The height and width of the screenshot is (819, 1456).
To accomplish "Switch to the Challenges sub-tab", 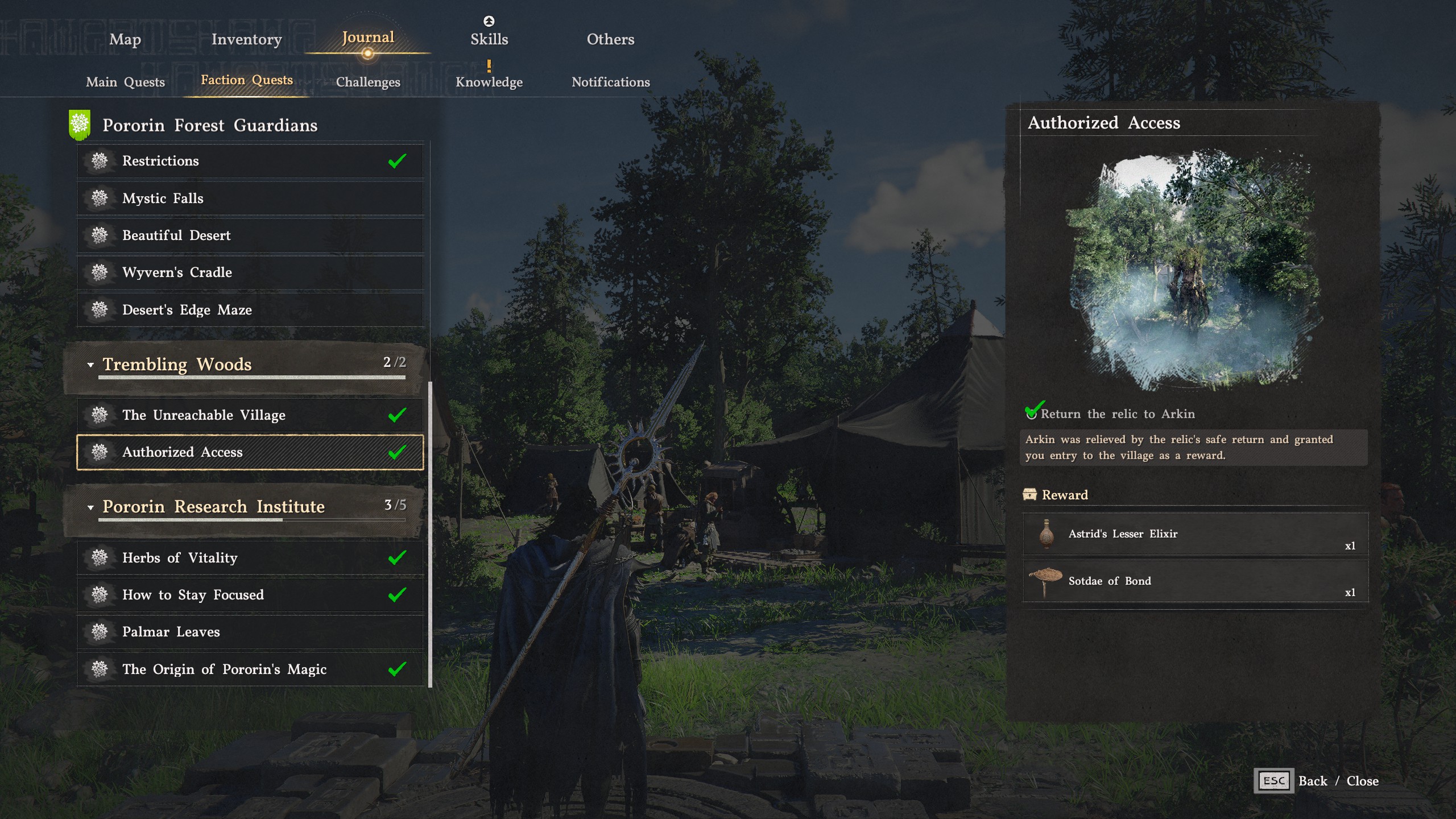I will pyautogui.click(x=368, y=82).
